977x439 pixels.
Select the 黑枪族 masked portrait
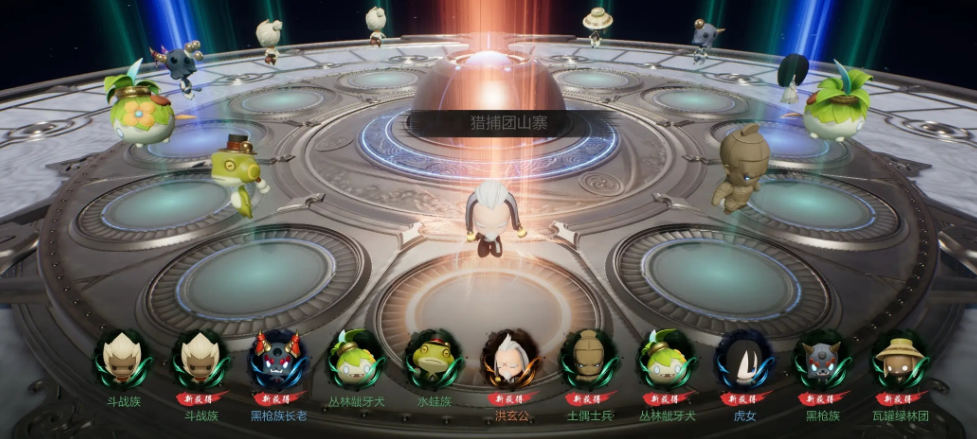point(822,360)
